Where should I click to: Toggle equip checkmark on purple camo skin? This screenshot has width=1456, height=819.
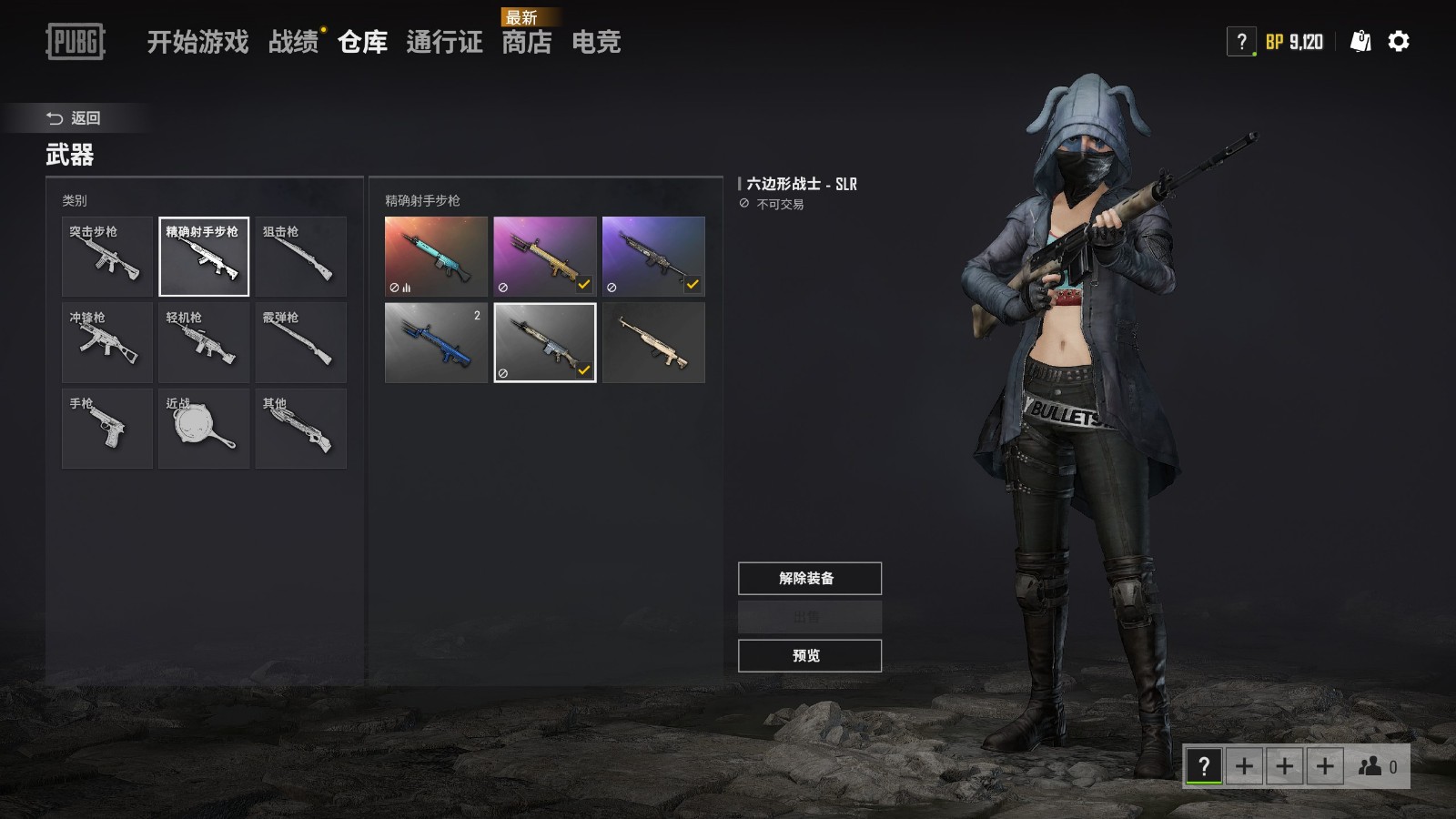pyautogui.click(x=693, y=285)
